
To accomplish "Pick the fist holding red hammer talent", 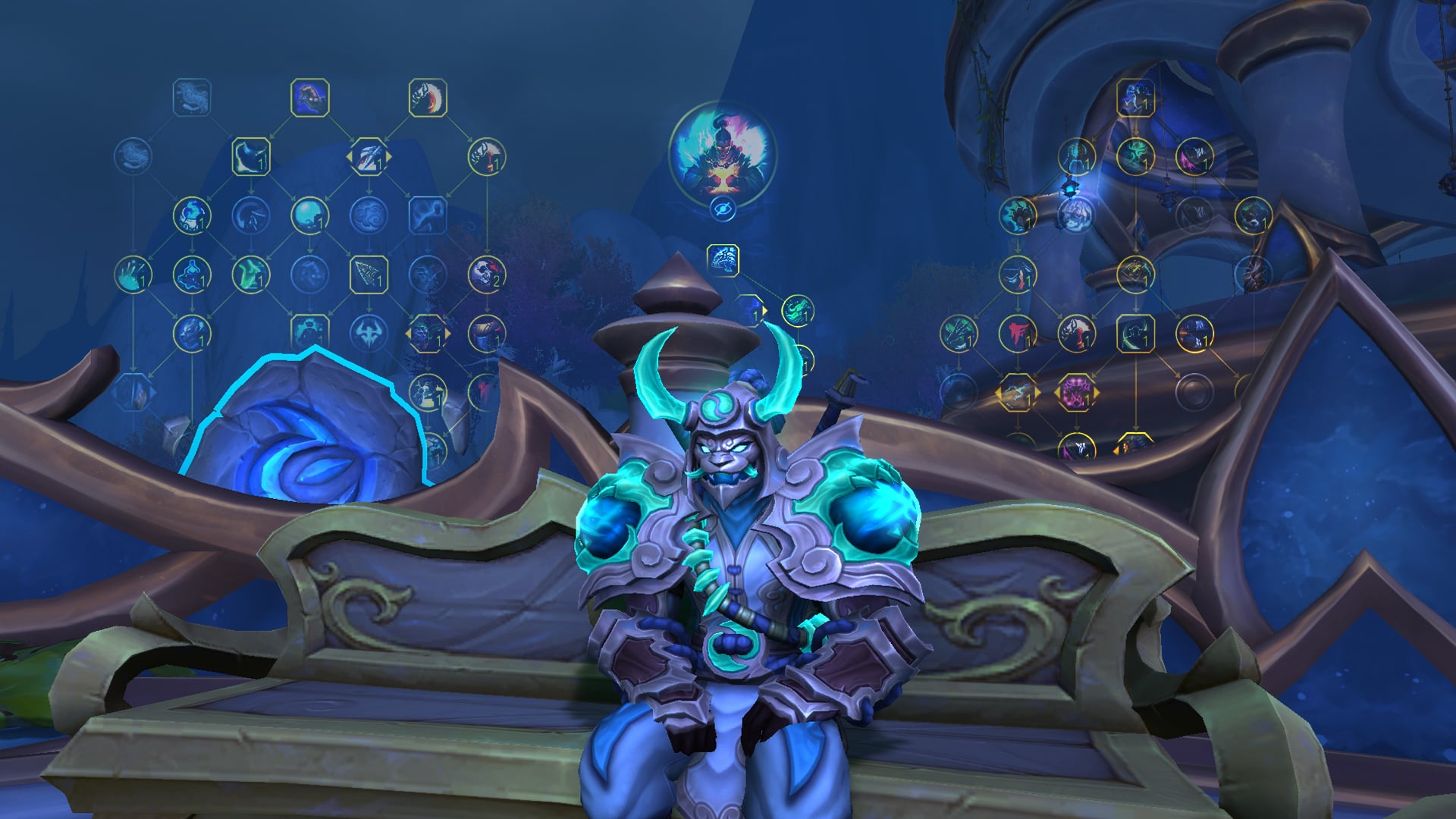I will 486,156.
